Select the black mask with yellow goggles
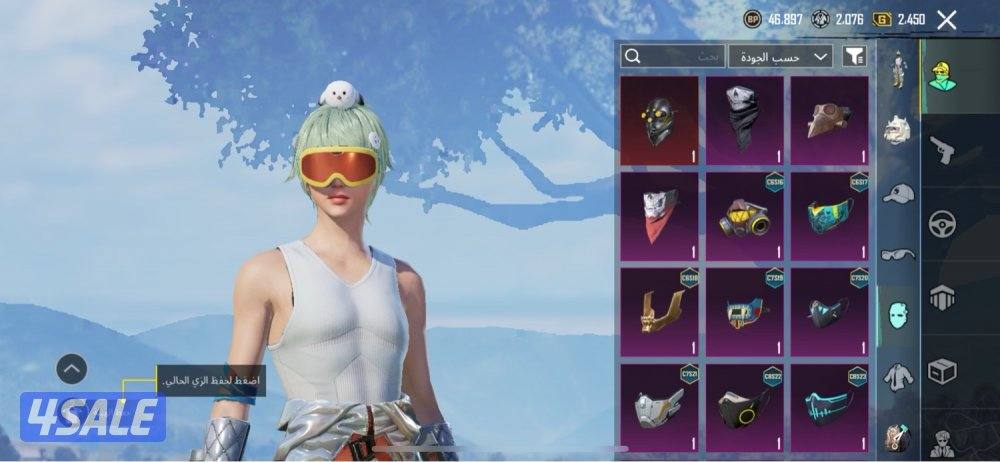 coord(660,120)
